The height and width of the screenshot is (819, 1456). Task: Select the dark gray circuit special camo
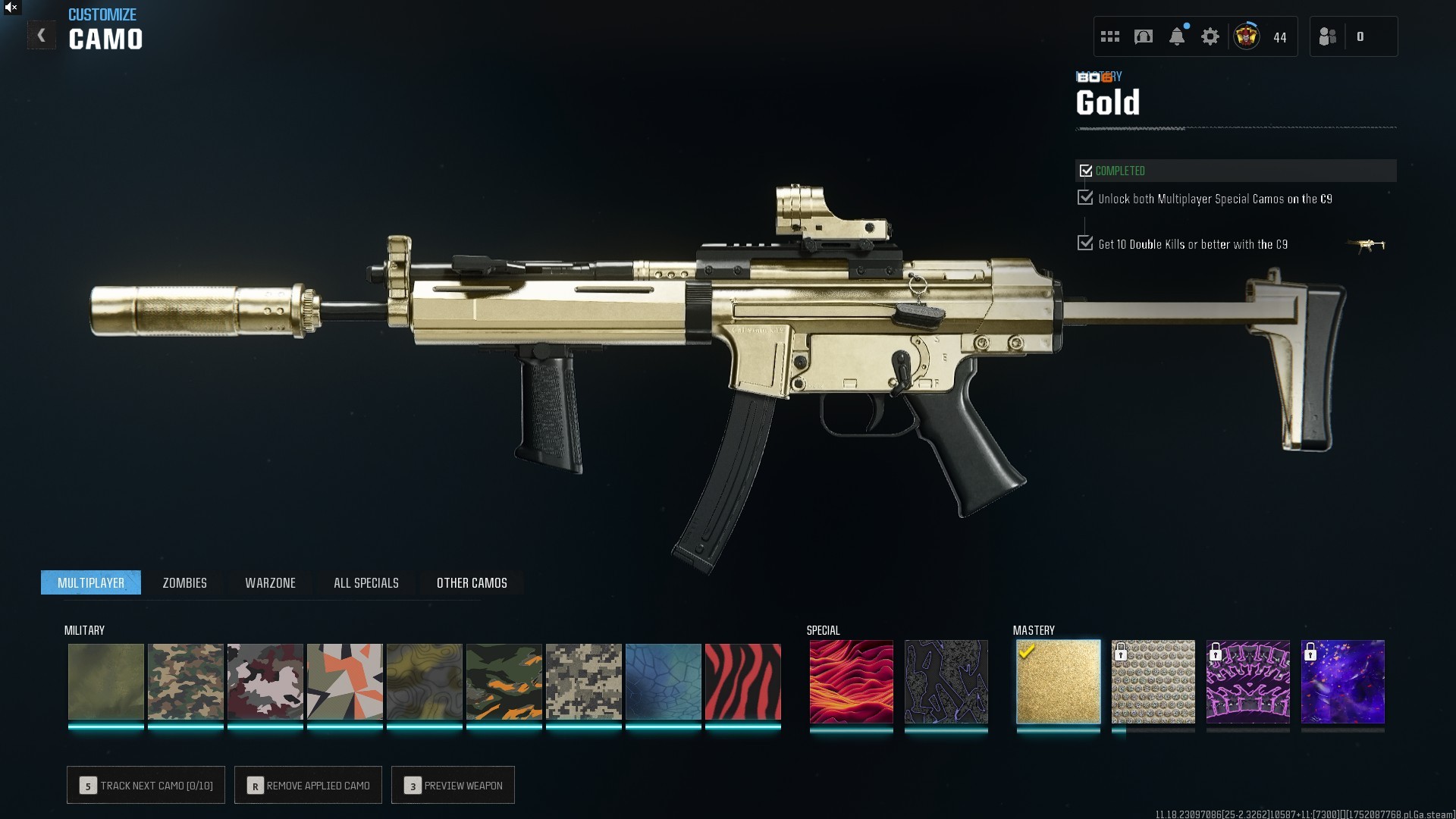[x=946, y=682]
